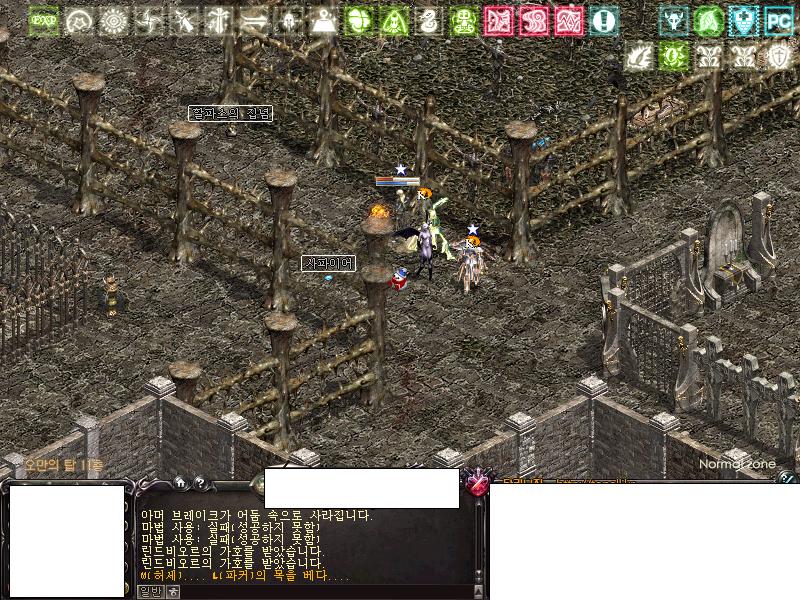Click the red heart gem emblem
This screenshot has height=600, width=800.
point(477,485)
